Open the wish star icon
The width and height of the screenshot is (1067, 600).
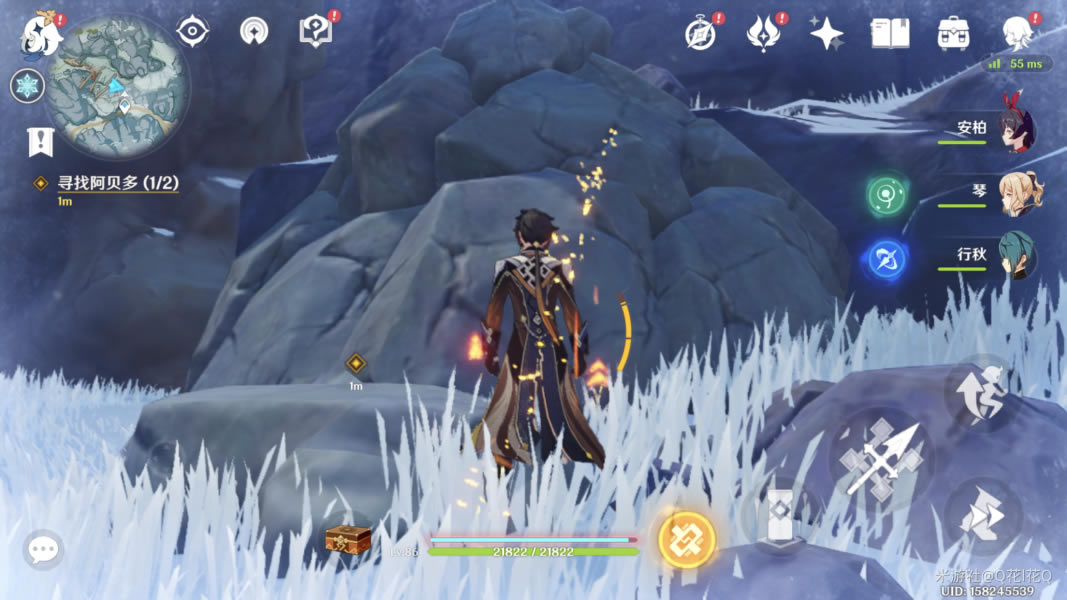coord(827,34)
